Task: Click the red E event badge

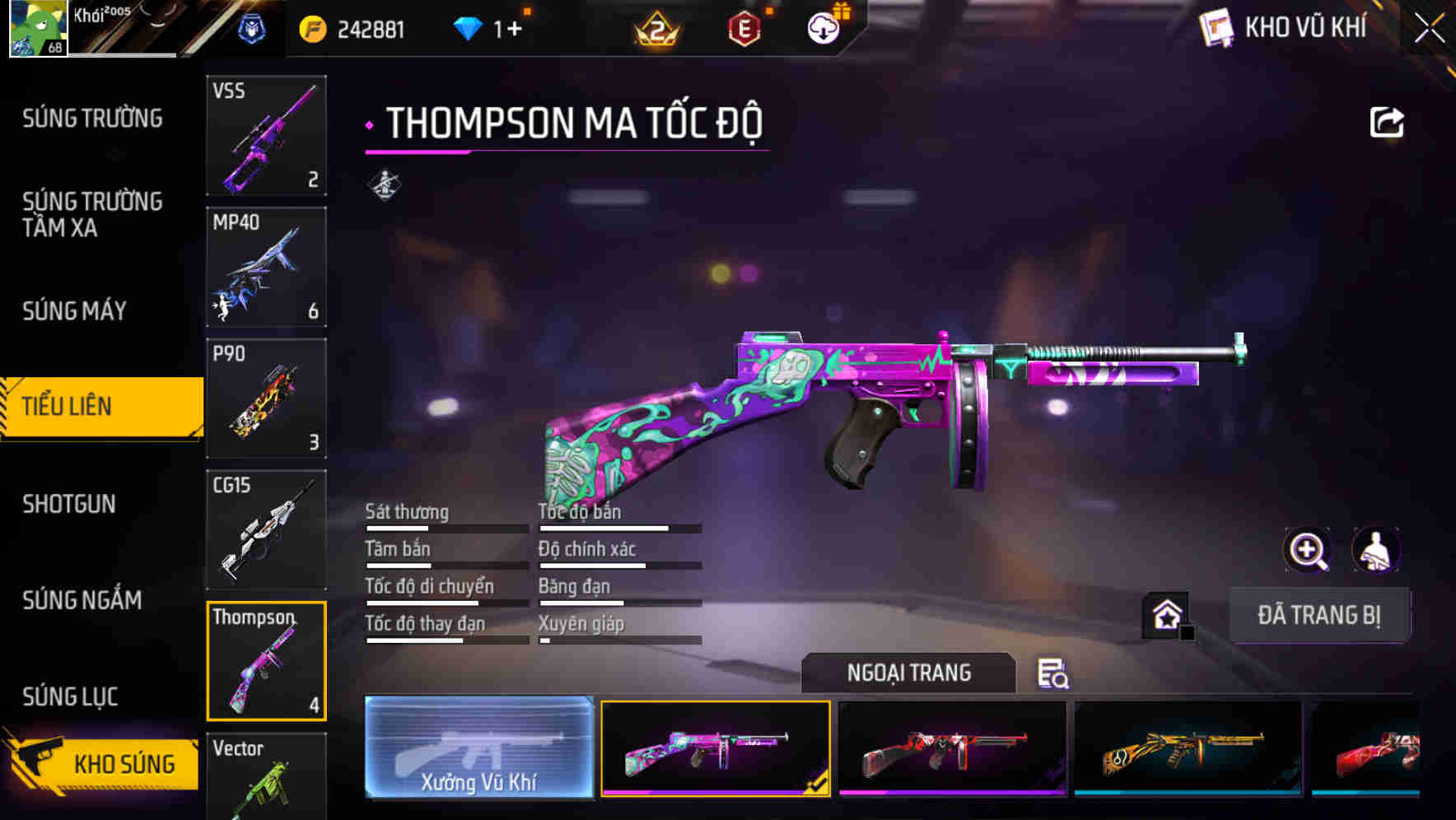Action: 744,29
